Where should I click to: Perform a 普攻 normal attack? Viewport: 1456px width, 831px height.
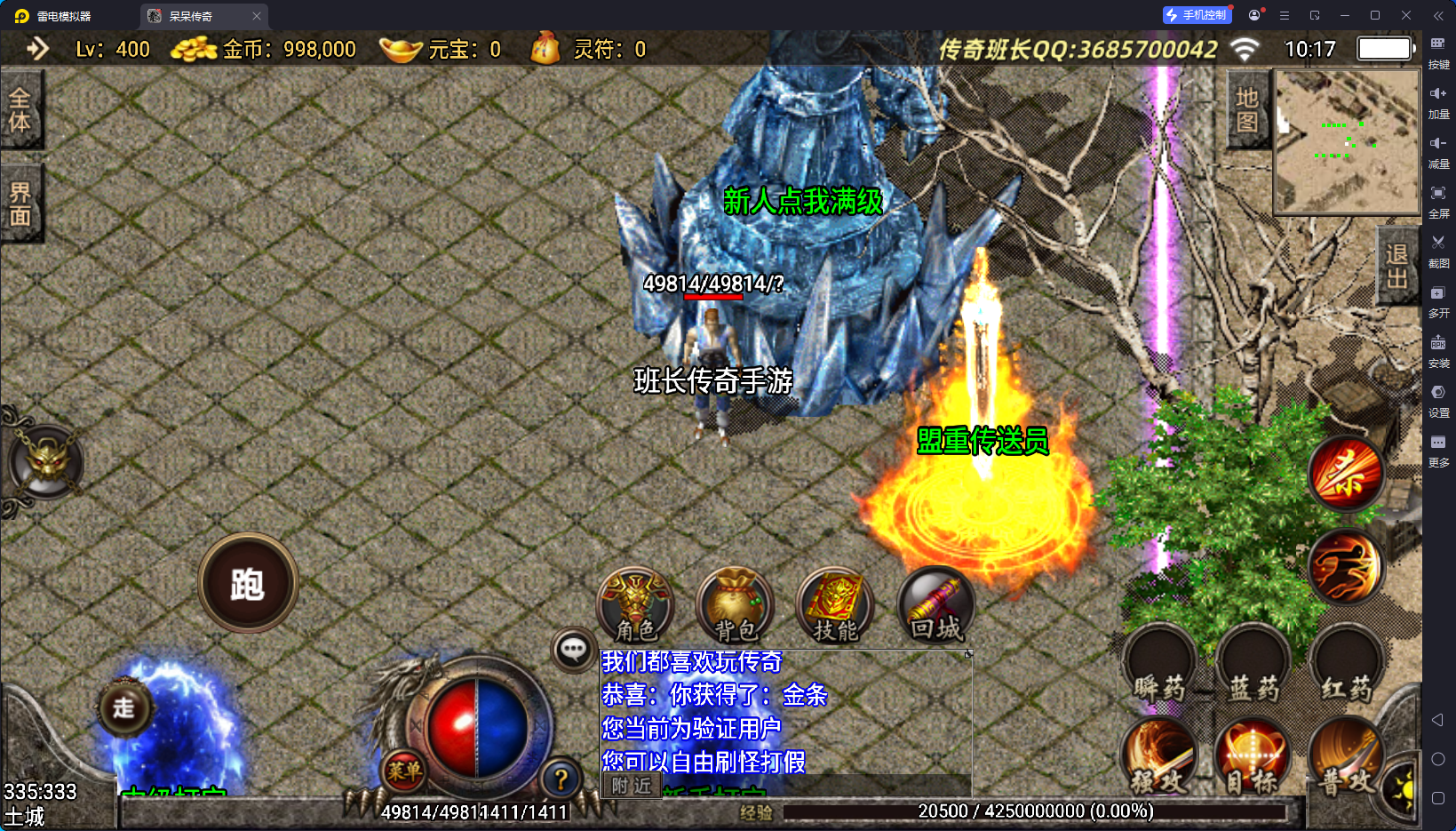(1345, 758)
